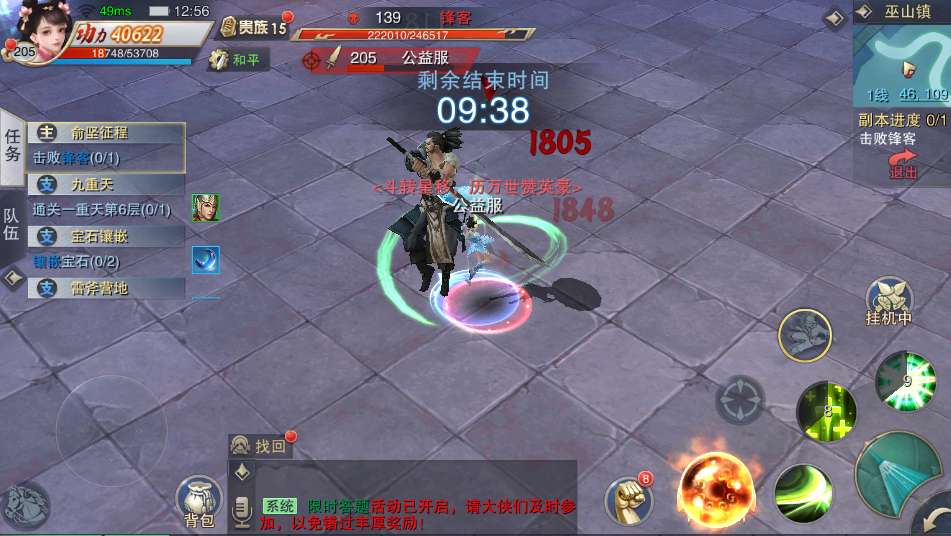The width and height of the screenshot is (951, 536).
Task: Click the 找回 recover button
Action: pyautogui.click(x=262, y=446)
